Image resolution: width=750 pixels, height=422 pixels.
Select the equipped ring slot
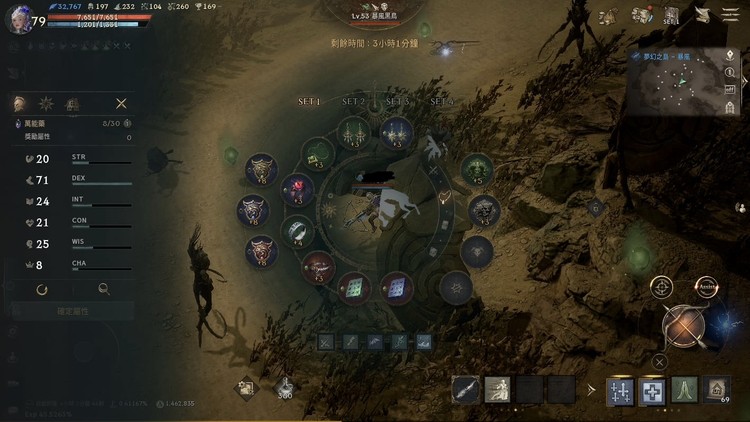[297, 231]
